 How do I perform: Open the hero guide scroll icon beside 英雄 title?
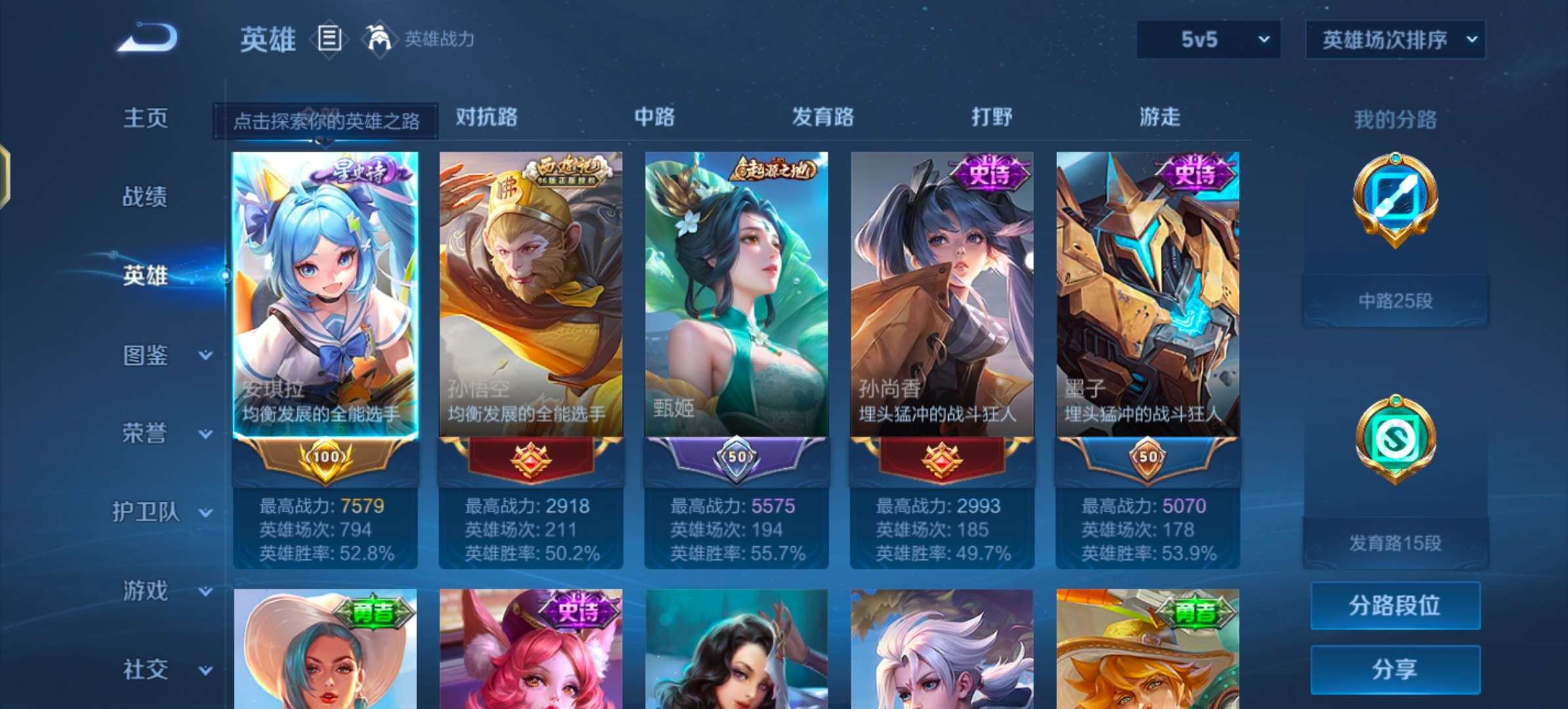(330, 40)
